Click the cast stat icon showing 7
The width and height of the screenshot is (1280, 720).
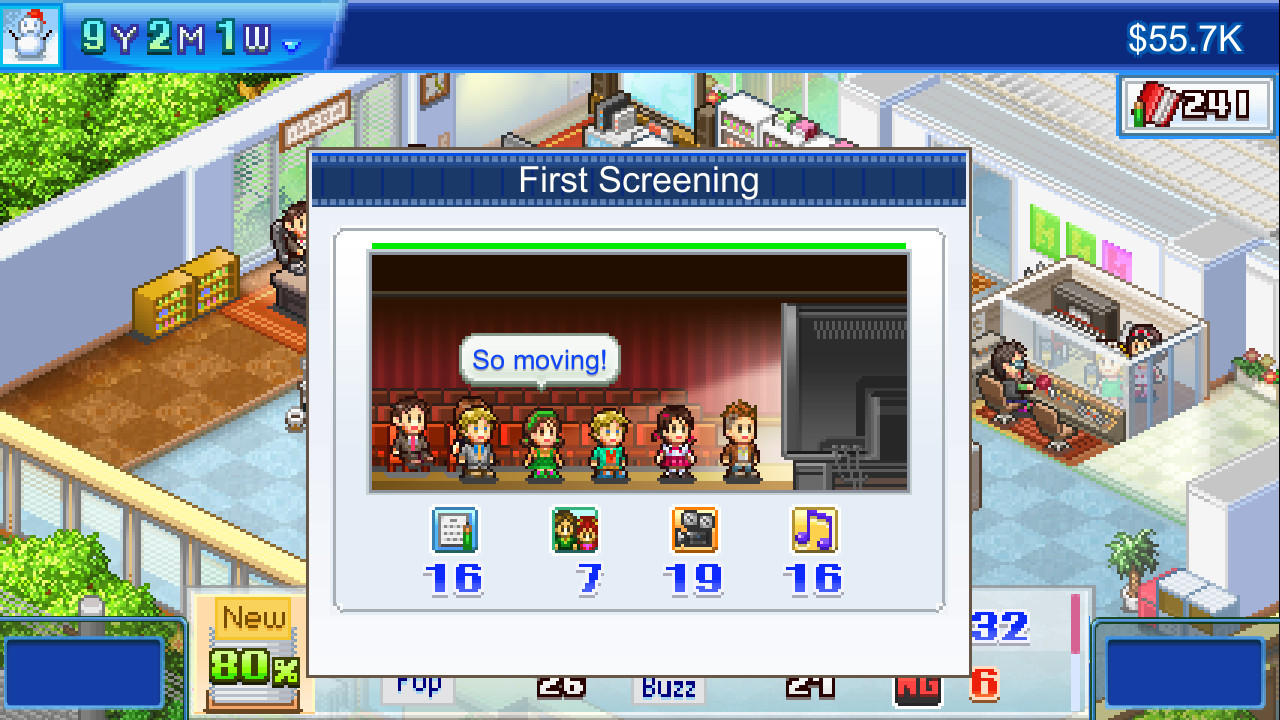(x=574, y=531)
